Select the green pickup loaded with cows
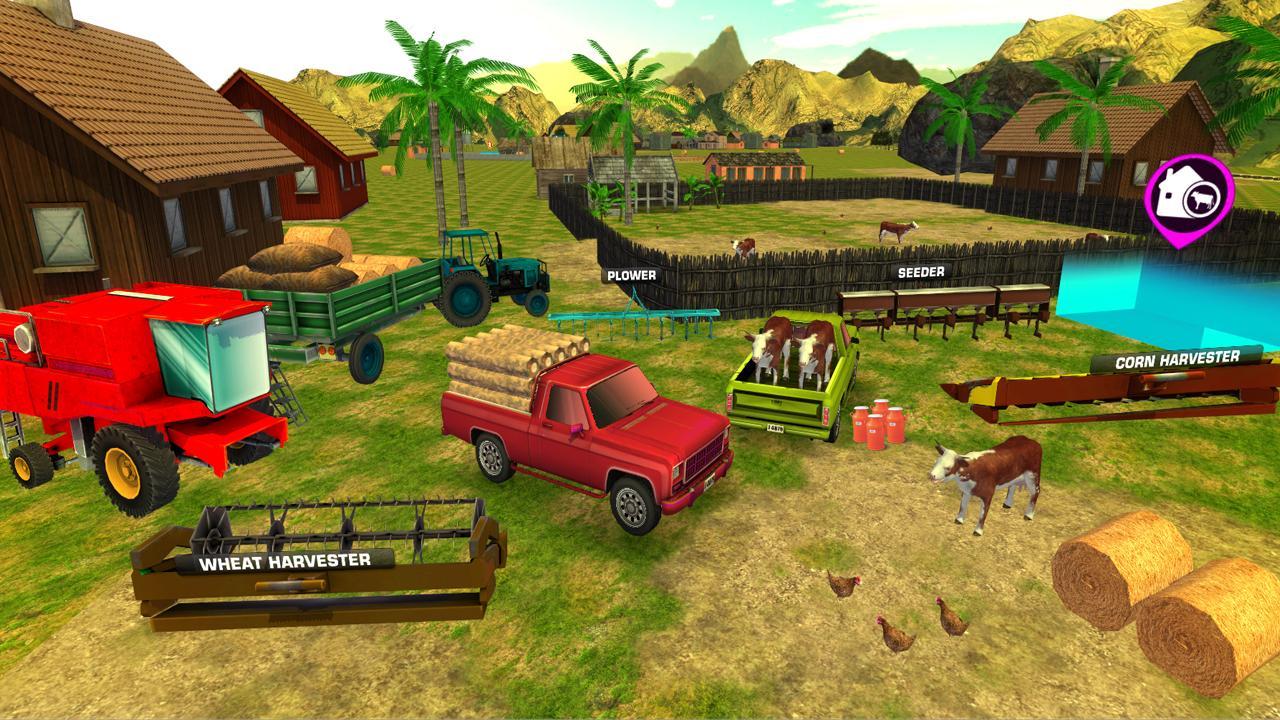This screenshot has width=1280, height=720. pos(790,390)
